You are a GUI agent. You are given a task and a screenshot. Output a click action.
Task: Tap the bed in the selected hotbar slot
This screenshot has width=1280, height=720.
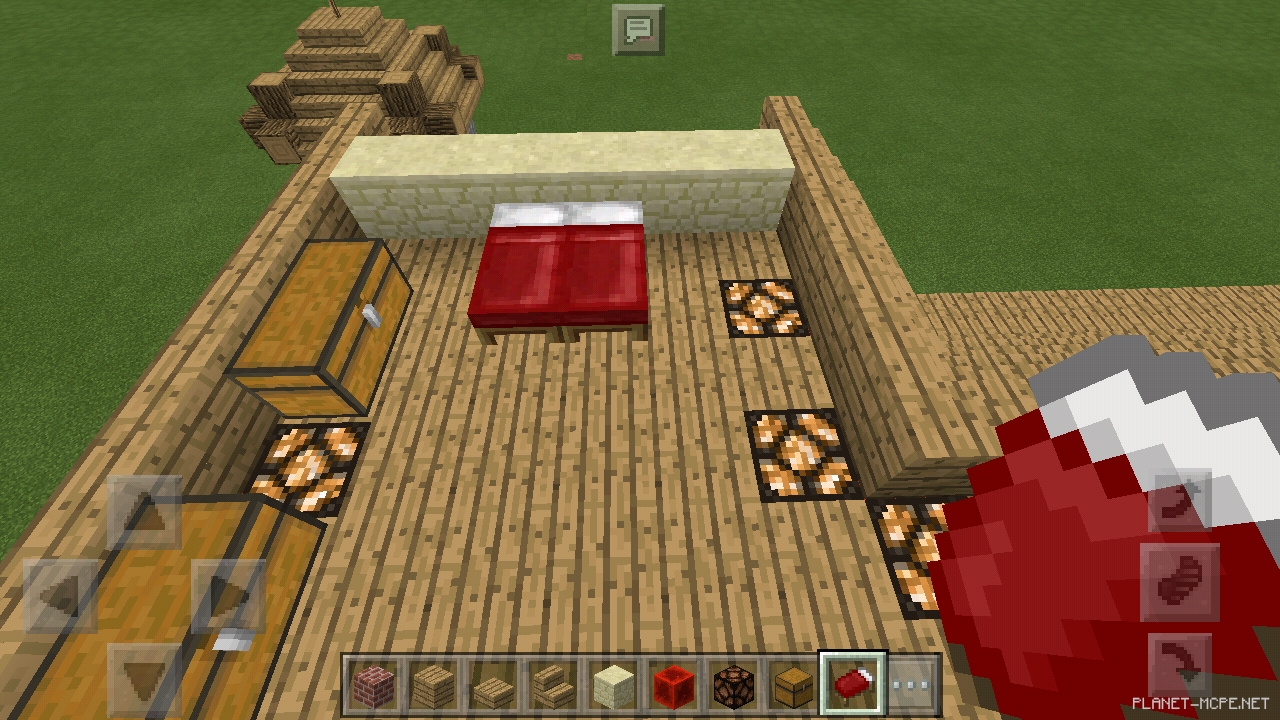[852, 683]
